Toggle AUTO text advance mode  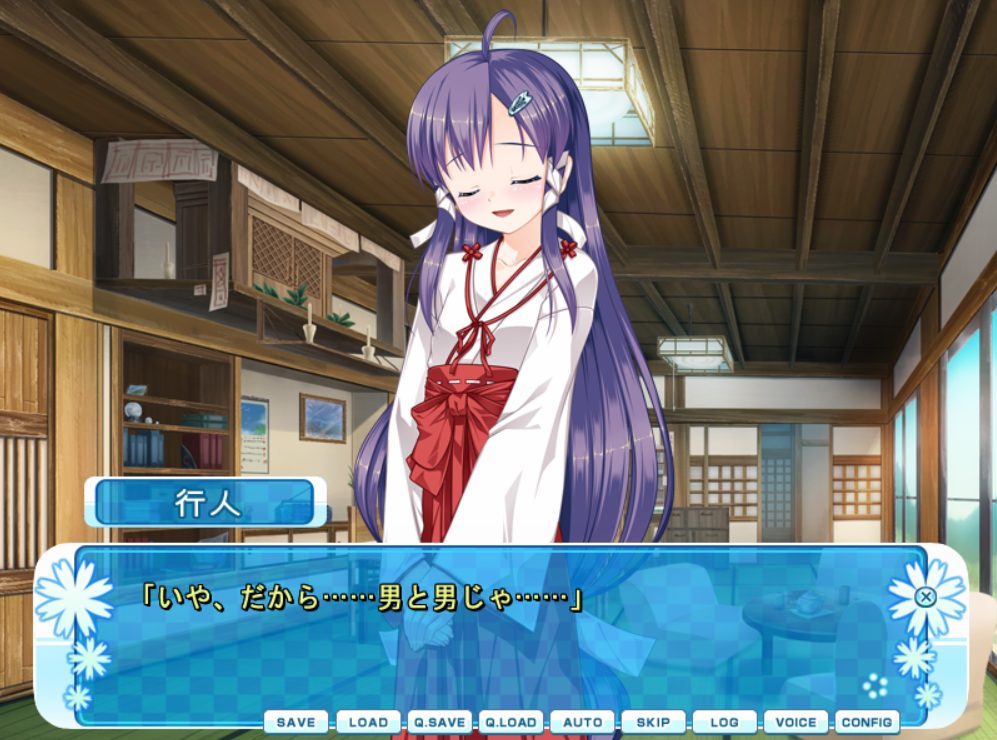pos(582,722)
